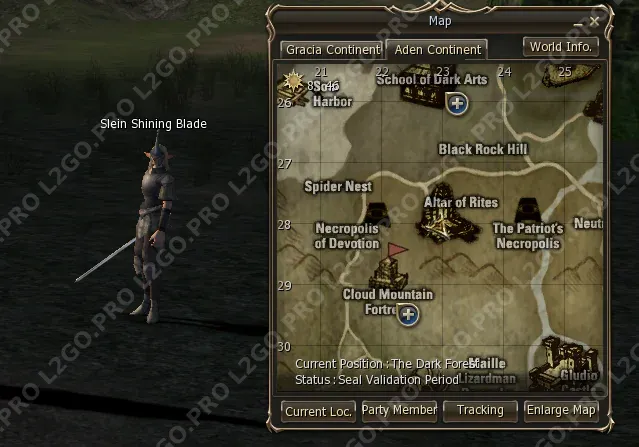The height and width of the screenshot is (447, 639).
Task: Click the plus marker below School of Dark Arts
Action: [457, 103]
